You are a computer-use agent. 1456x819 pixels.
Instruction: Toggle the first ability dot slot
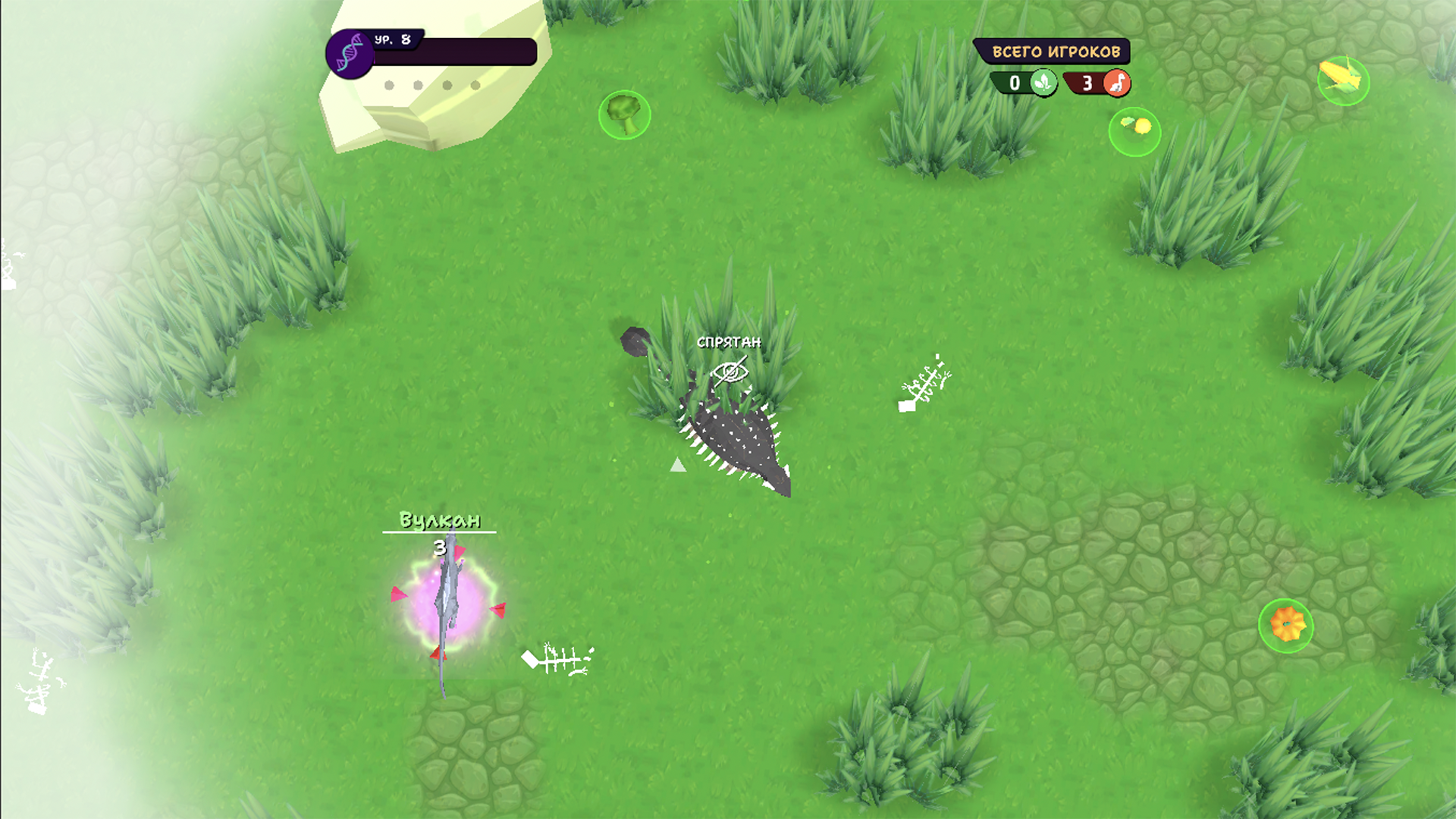(388, 85)
